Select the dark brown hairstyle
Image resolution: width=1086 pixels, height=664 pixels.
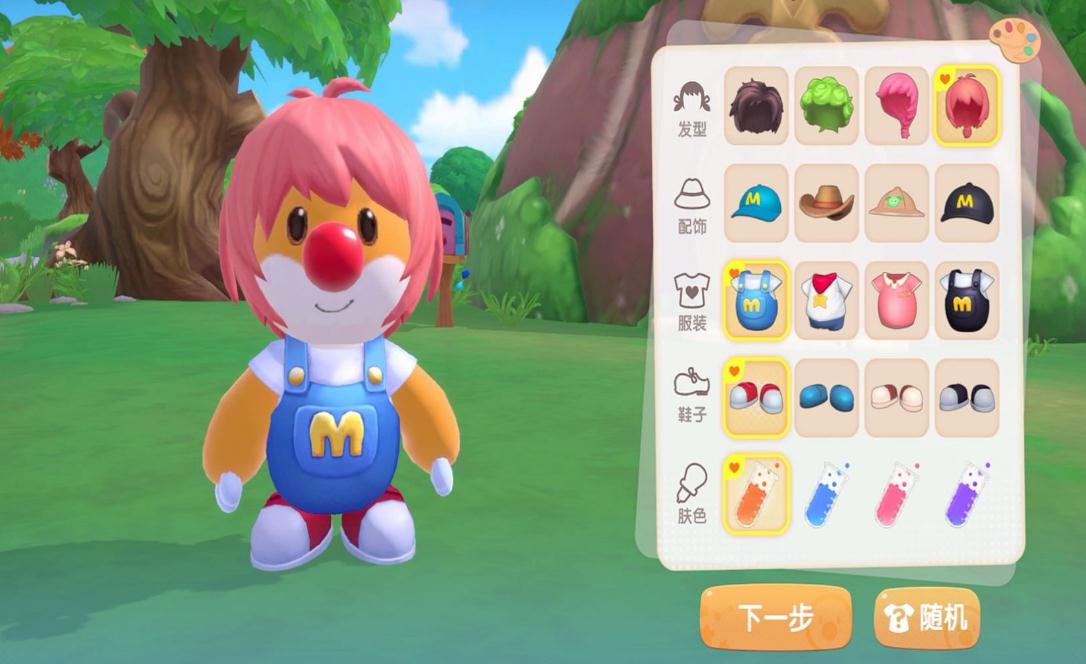pyautogui.click(x=756, y=105)
